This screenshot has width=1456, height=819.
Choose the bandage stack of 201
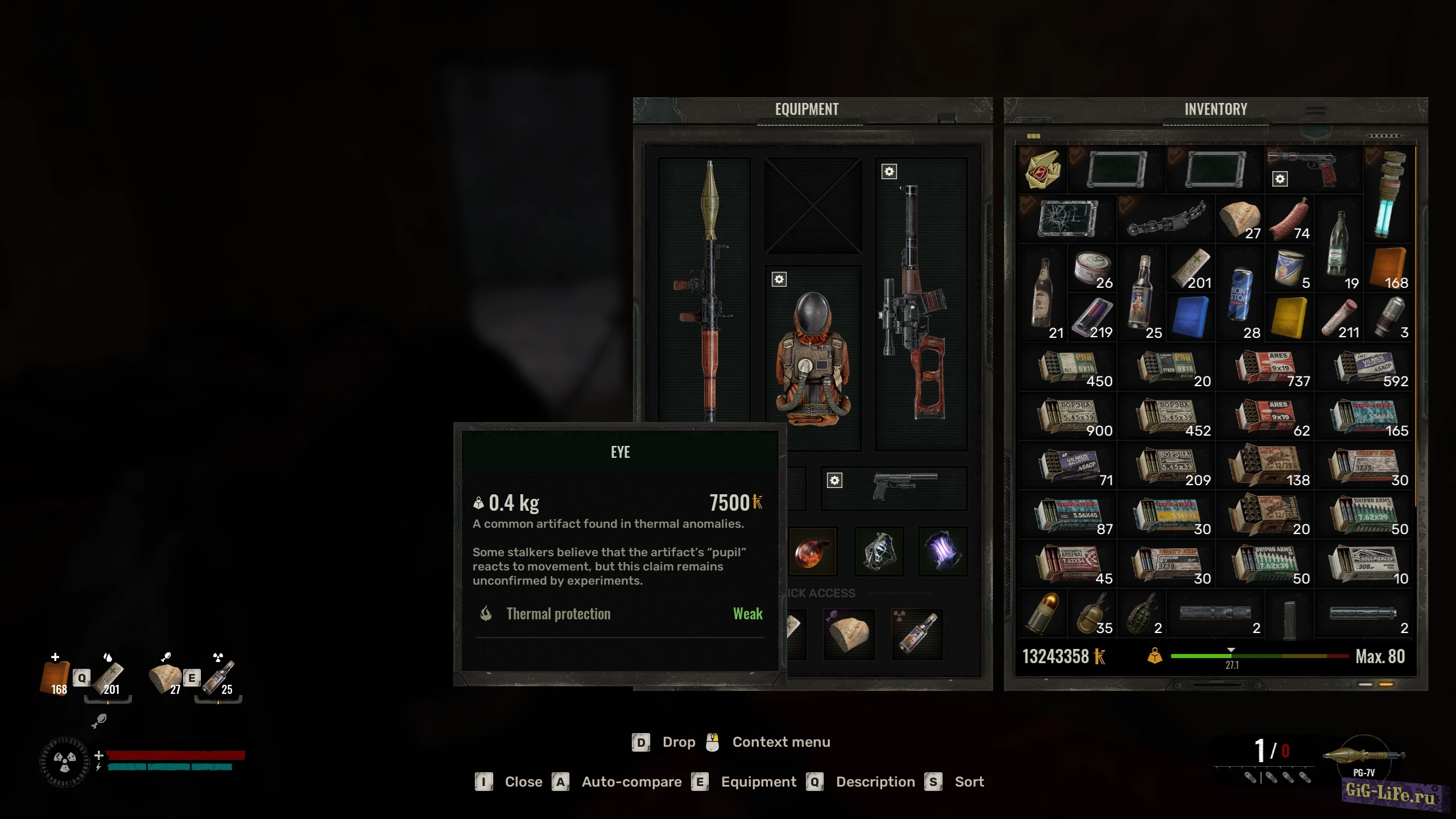pyautogui.click(x=1191, y=268)
